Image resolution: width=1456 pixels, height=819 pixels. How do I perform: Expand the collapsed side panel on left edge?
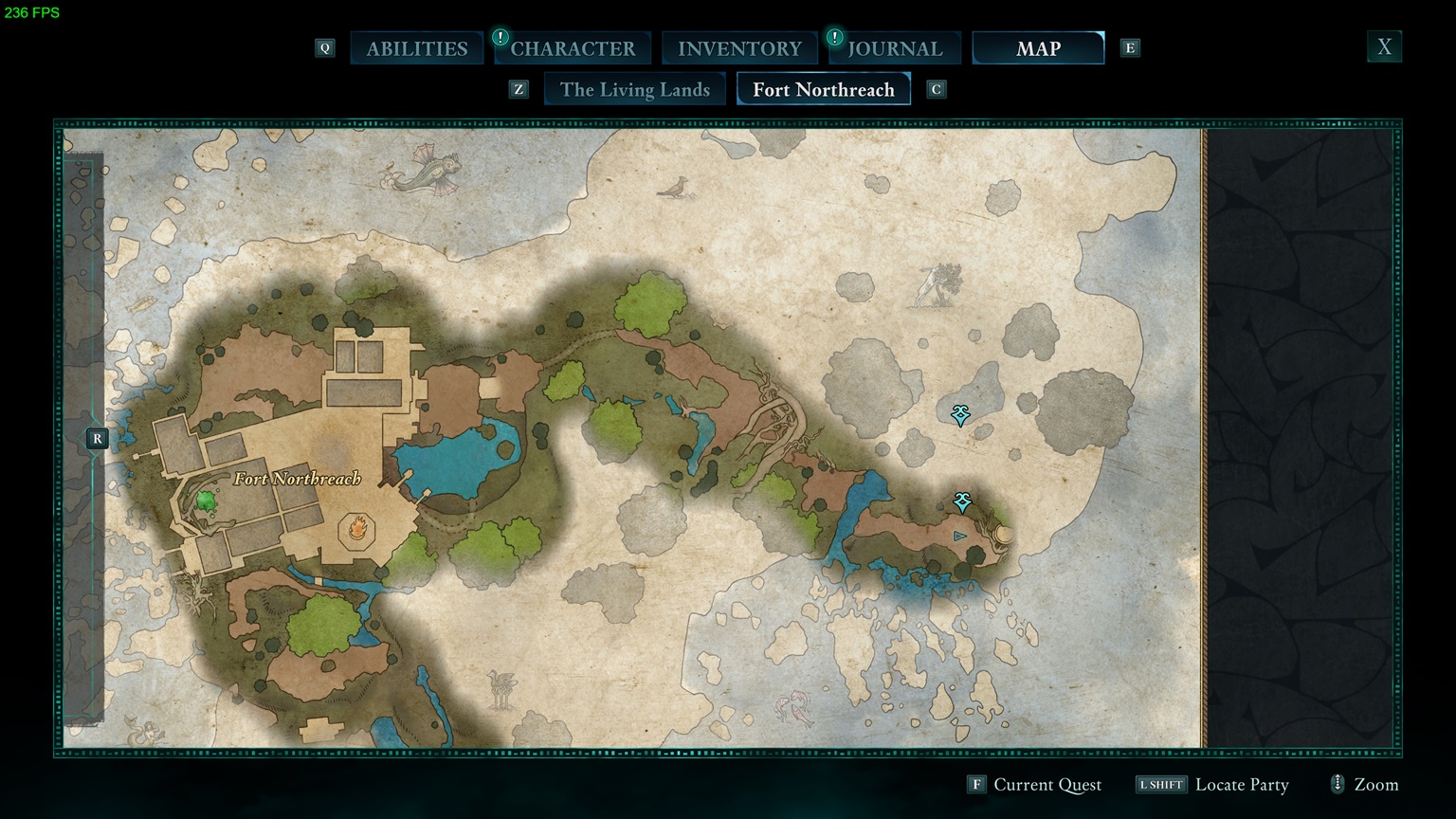coord(97,439)
